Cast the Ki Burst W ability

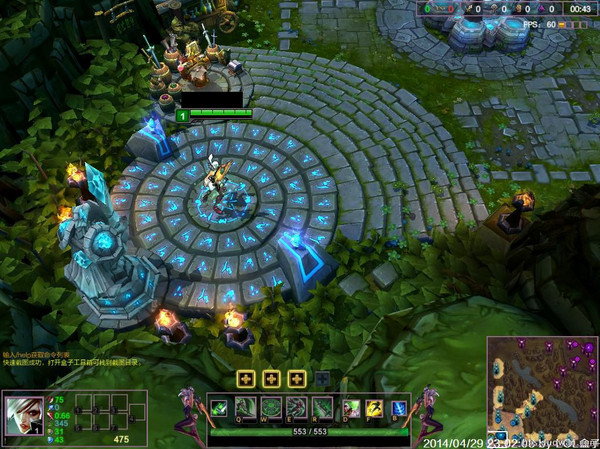(x=271, y=408)
